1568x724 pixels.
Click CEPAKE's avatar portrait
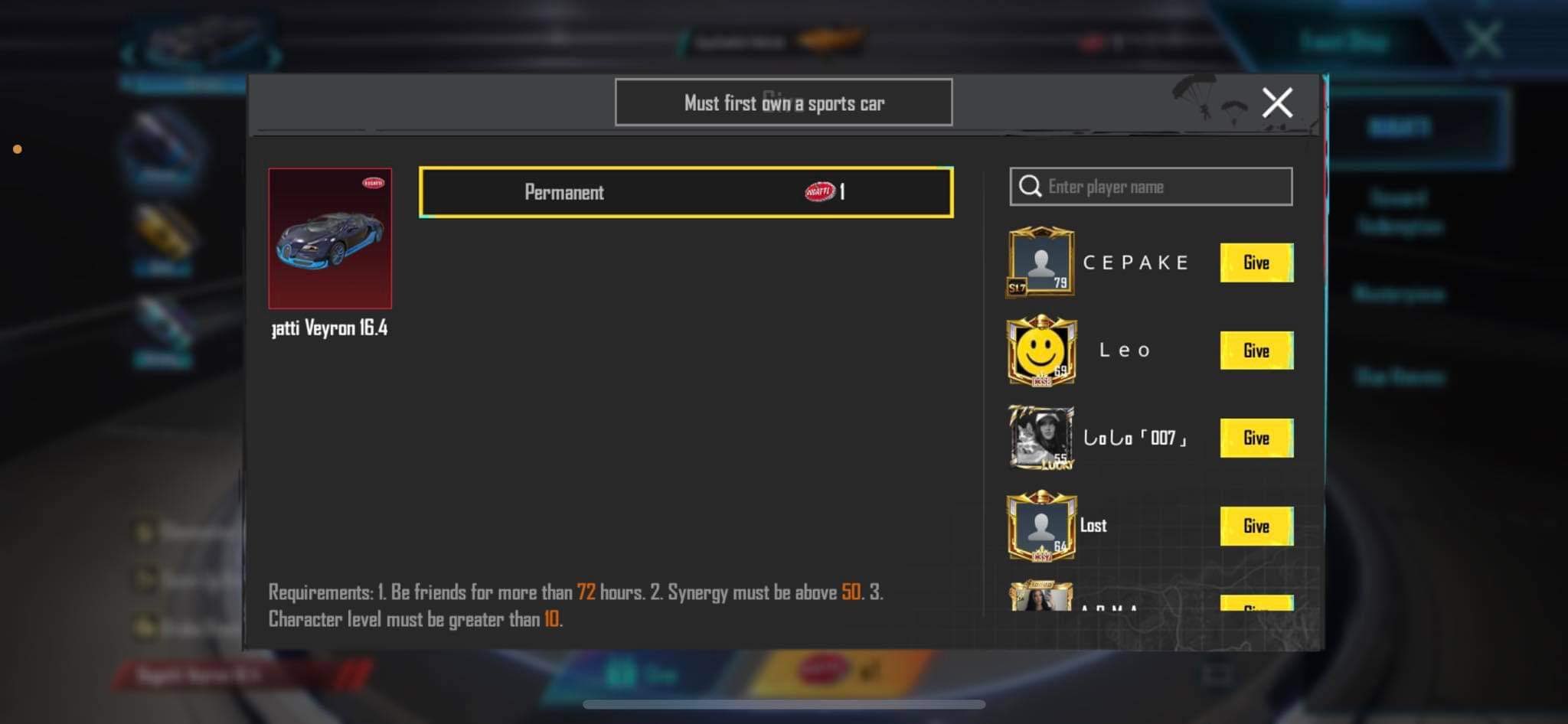[x=1041, y=264]
